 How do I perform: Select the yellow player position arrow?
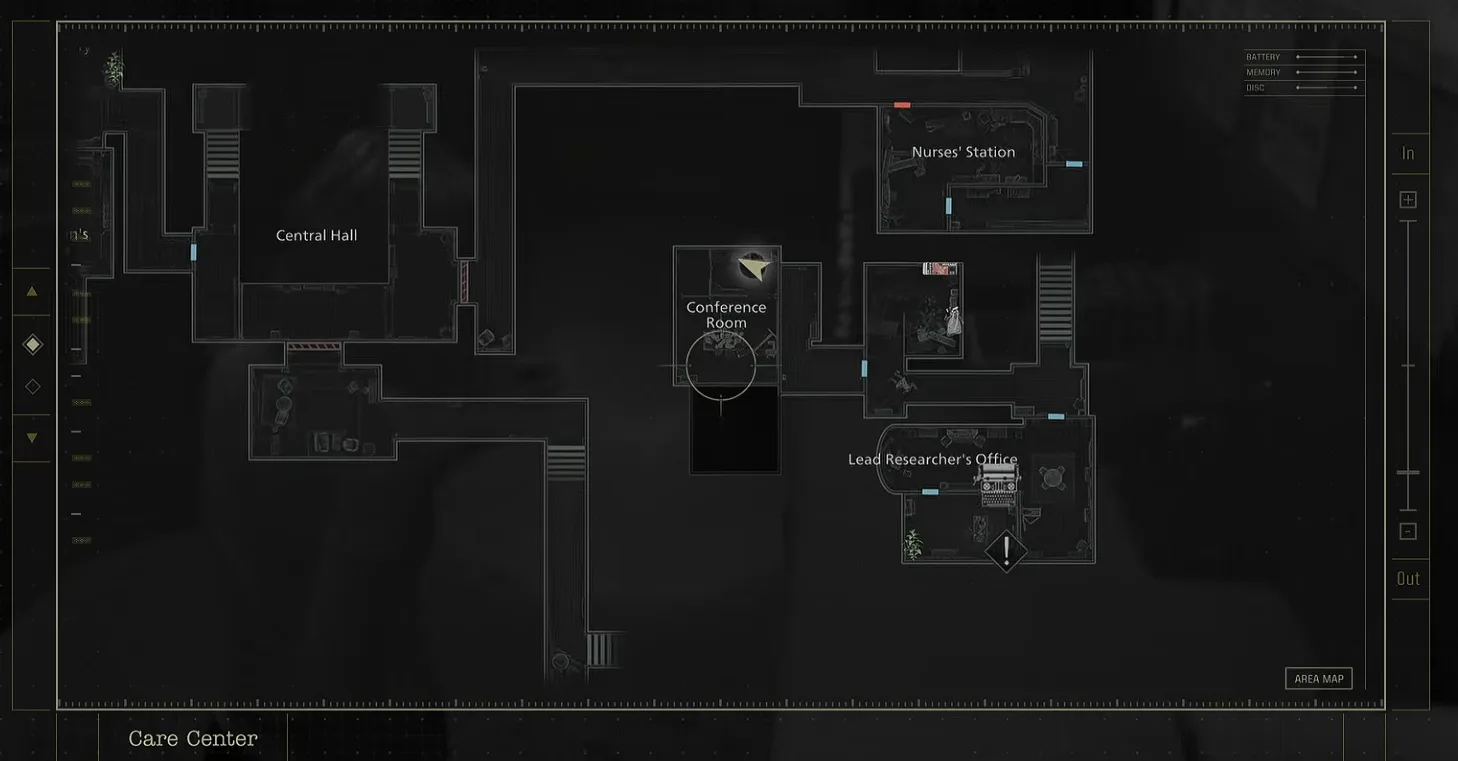754,267
